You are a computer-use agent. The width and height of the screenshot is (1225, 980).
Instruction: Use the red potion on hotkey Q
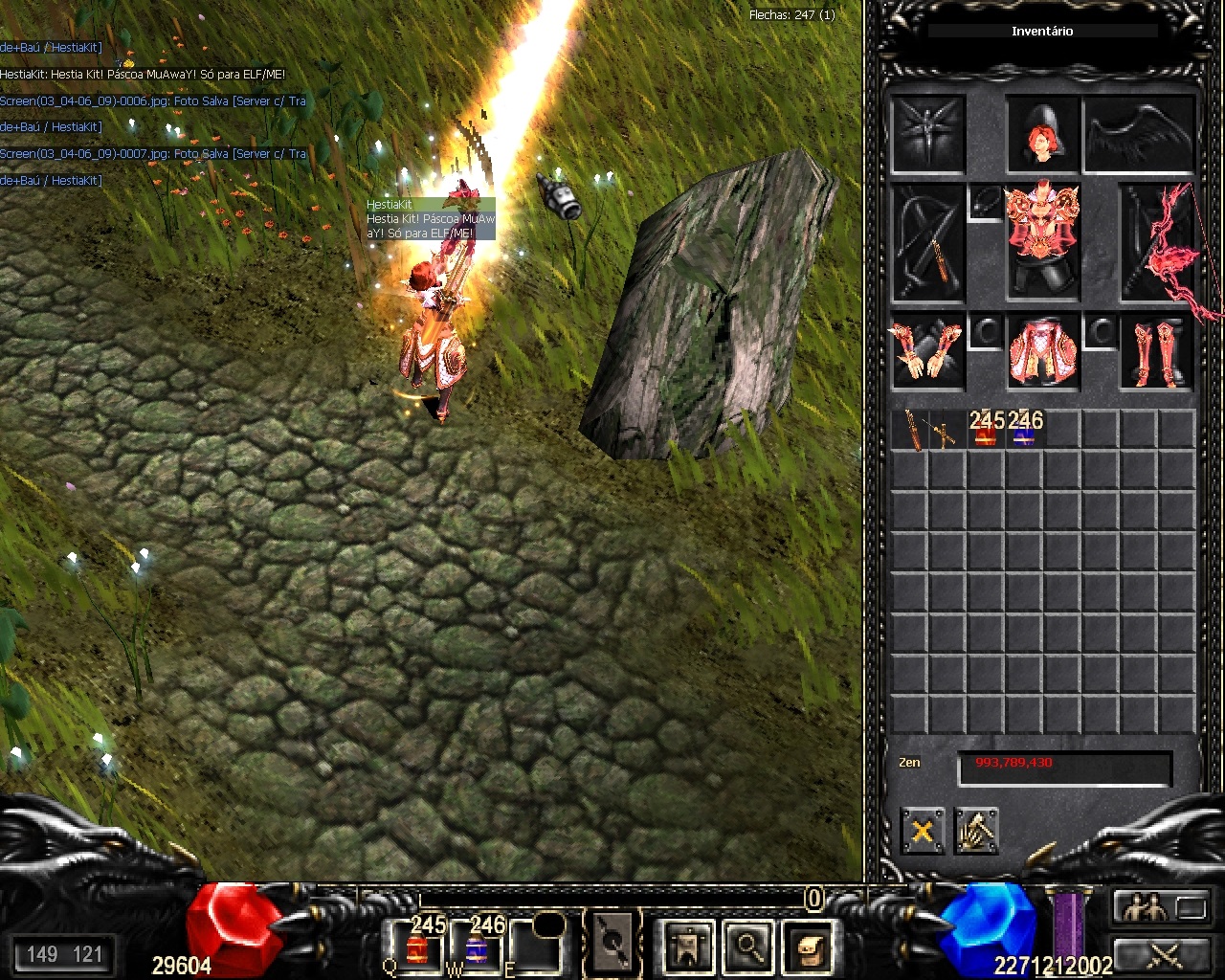[416, 946]
